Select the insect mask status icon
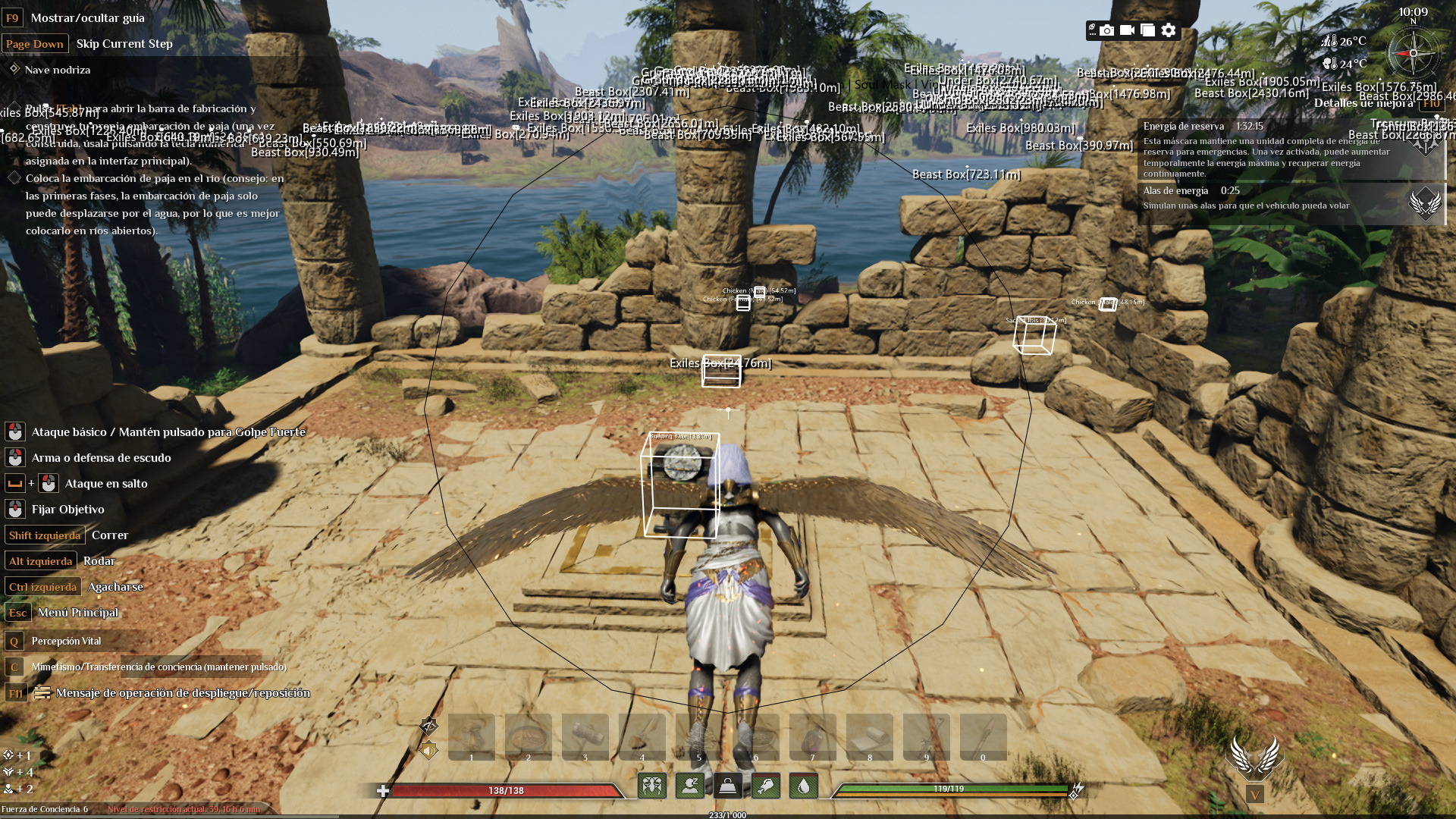1456x819 pixels. tap(652, 786)
